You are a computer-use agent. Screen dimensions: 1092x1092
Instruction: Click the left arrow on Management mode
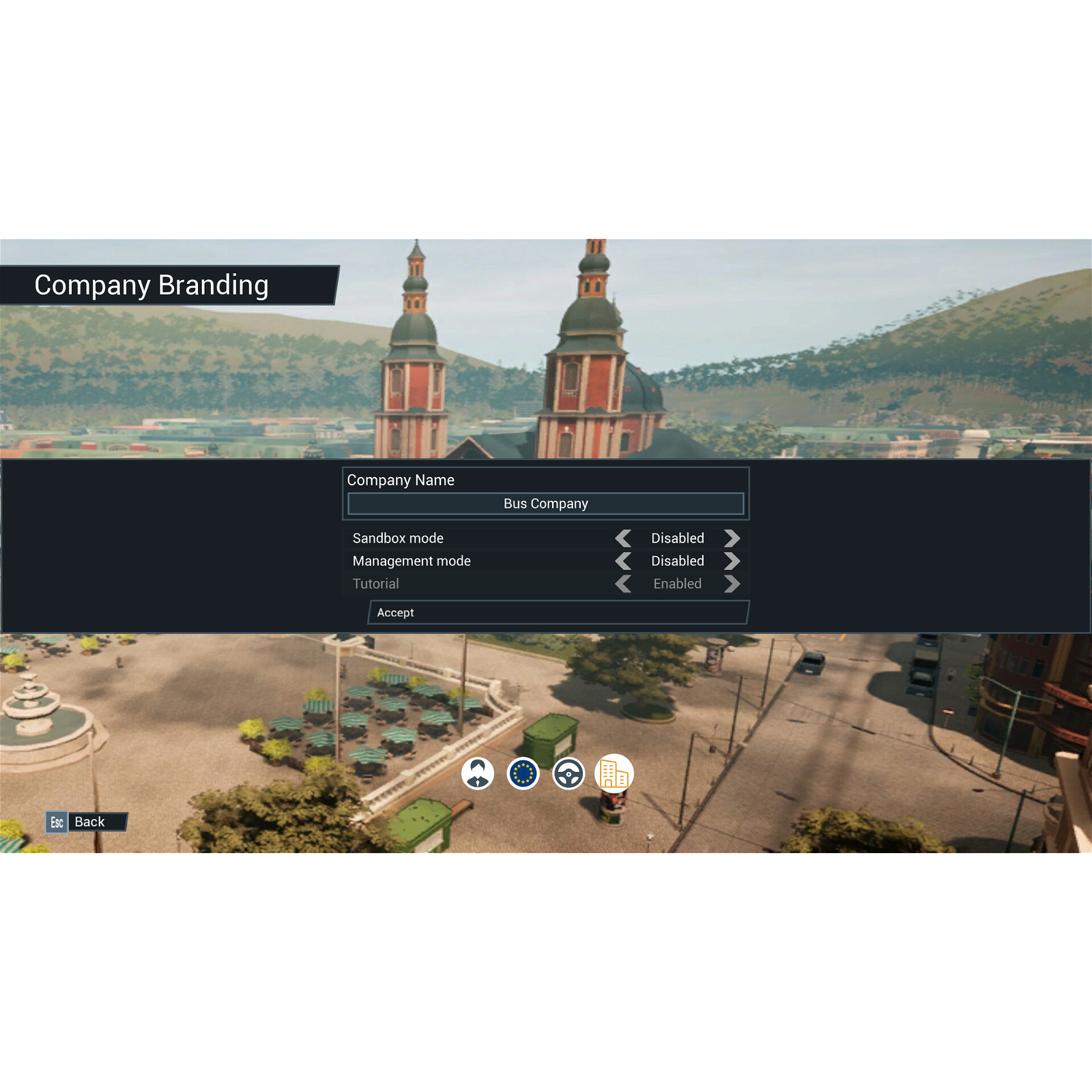pos(623,561)
